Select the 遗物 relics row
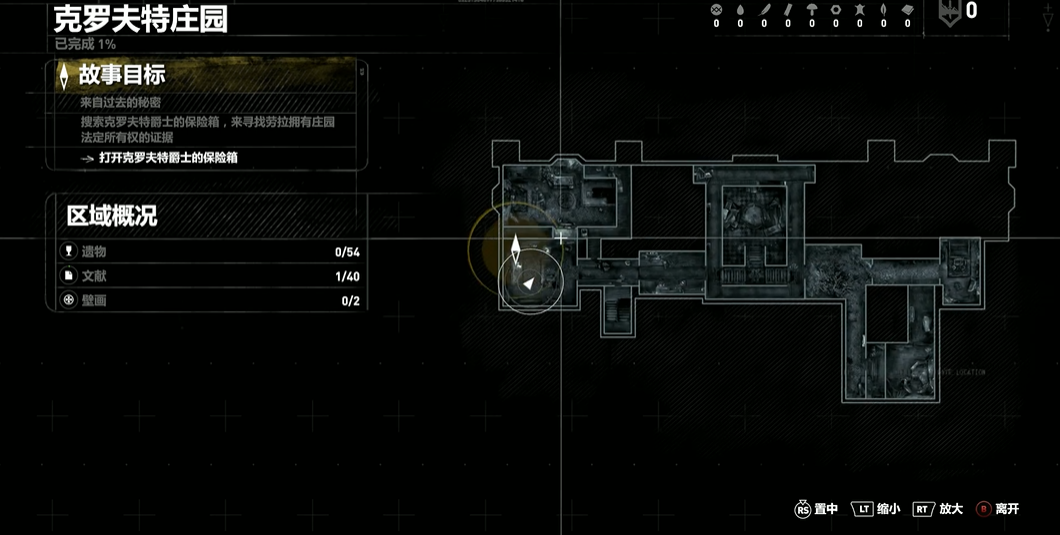1060x535 pixels. 210,252
